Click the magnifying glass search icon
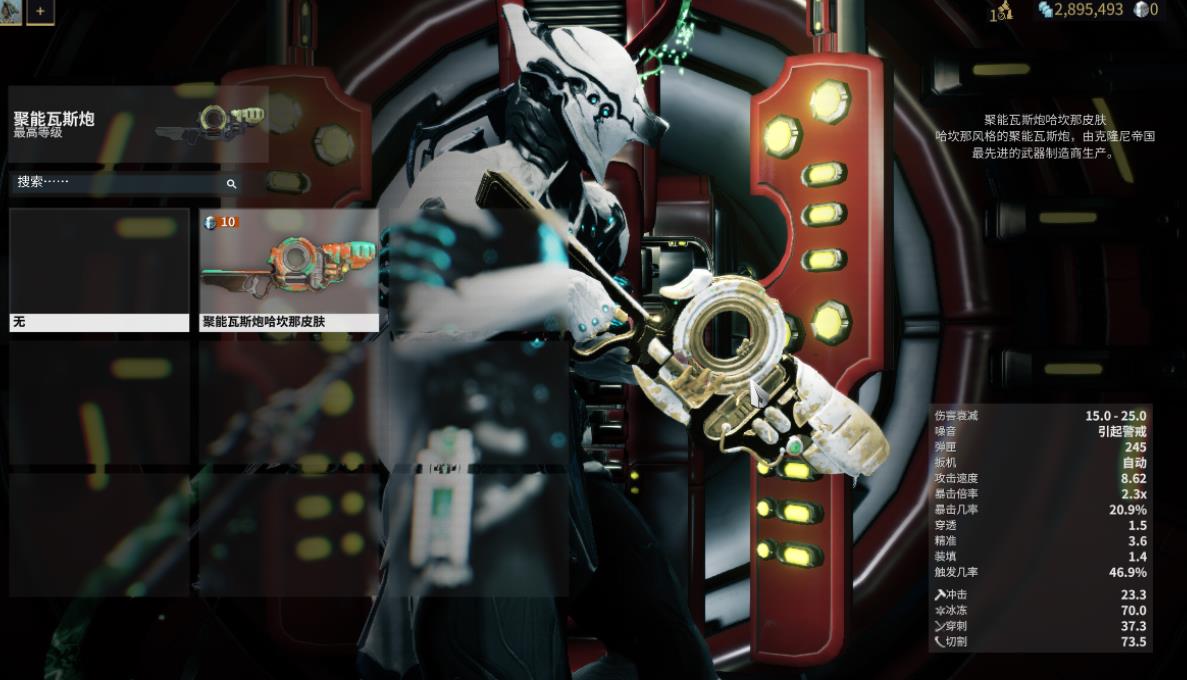The width and height of the screenshot is (1187, 680). click(x=231, y=184)
